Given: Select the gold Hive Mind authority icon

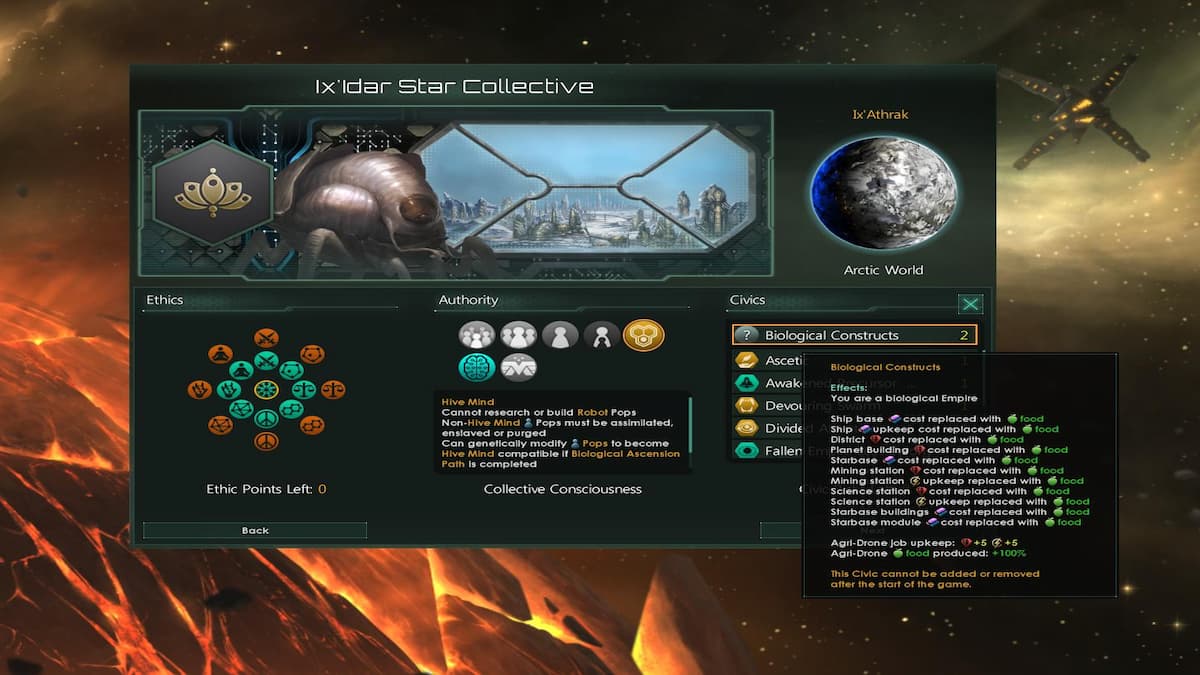Looking at the screenshot, I should coord(643,335).
